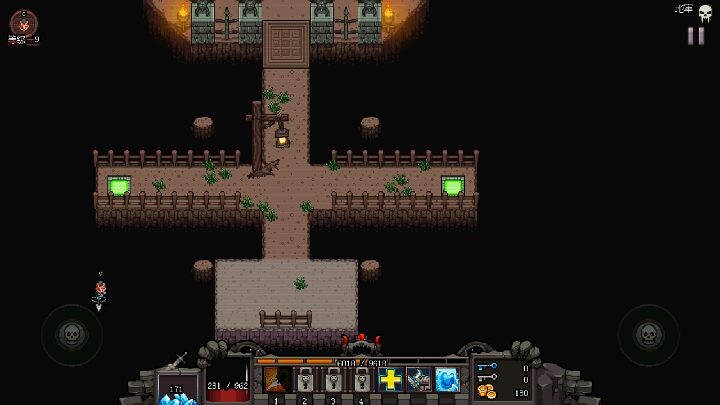Select the blue crystal weapon slot
720x405 pixels.
pyautogui.click(x=178, y=389)
